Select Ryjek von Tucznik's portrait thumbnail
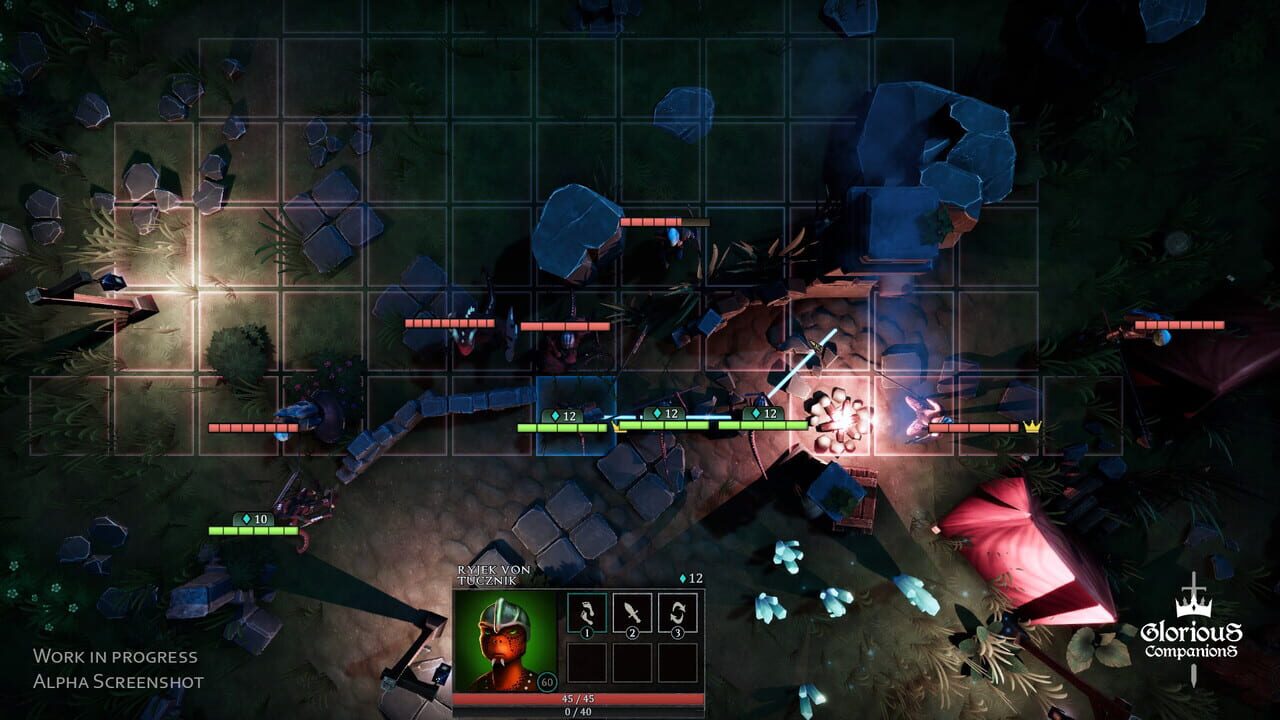This screenshot has width=1280, height=720. (x=506, y=642)
